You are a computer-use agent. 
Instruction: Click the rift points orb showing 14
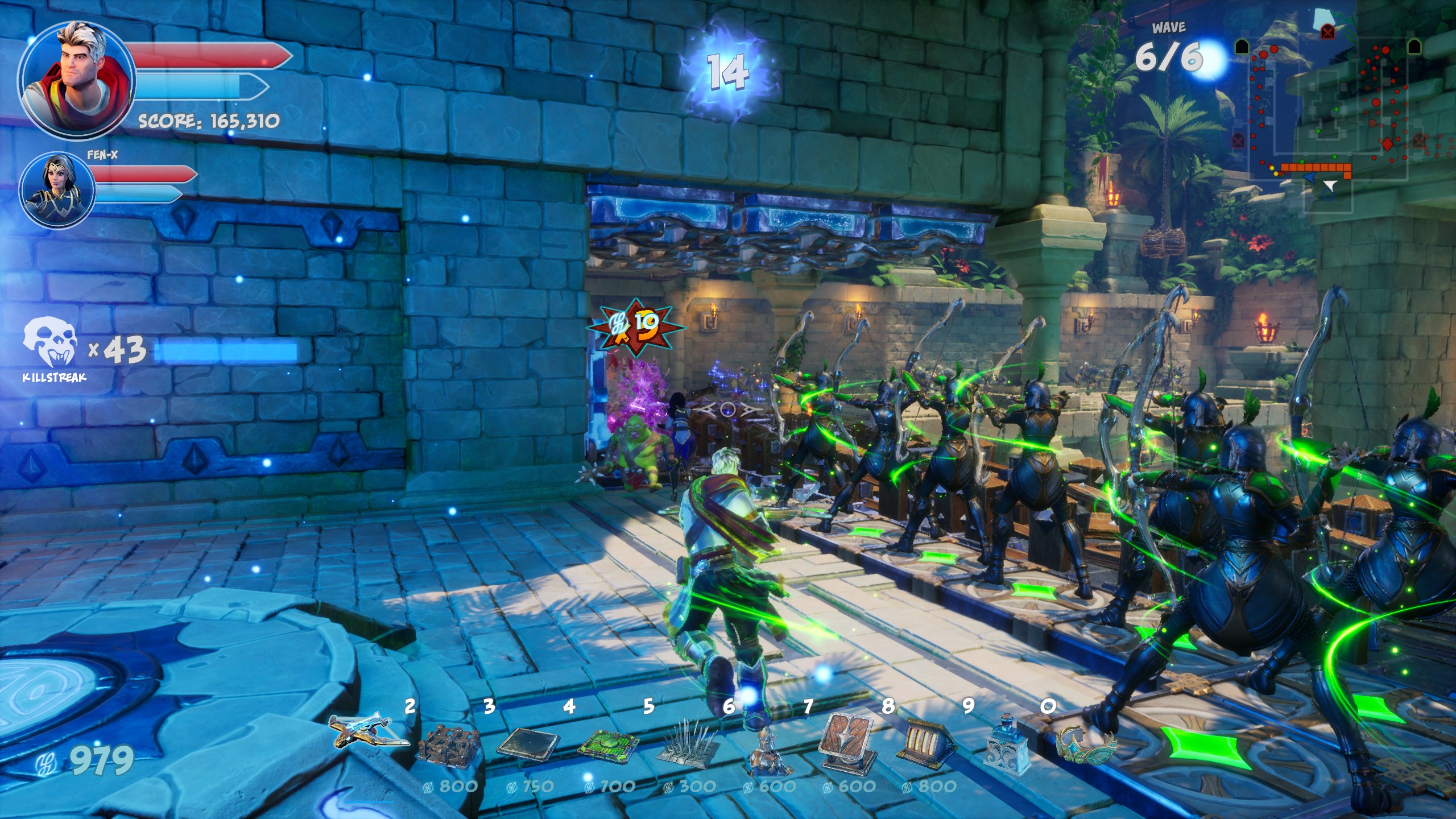726,73
